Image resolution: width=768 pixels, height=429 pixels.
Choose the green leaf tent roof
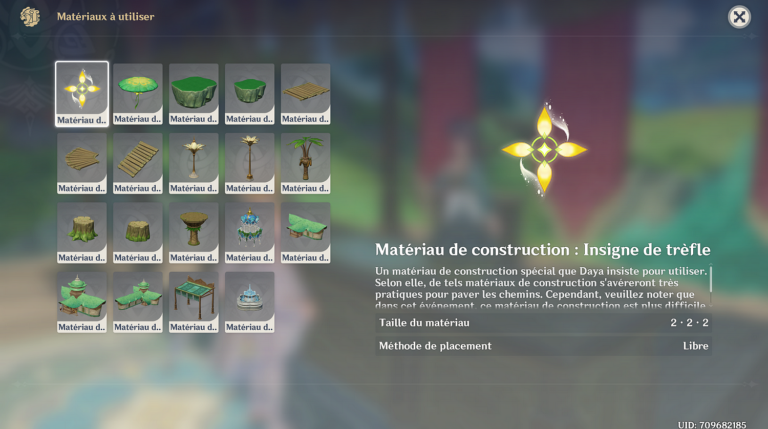(x=306, y=233)
